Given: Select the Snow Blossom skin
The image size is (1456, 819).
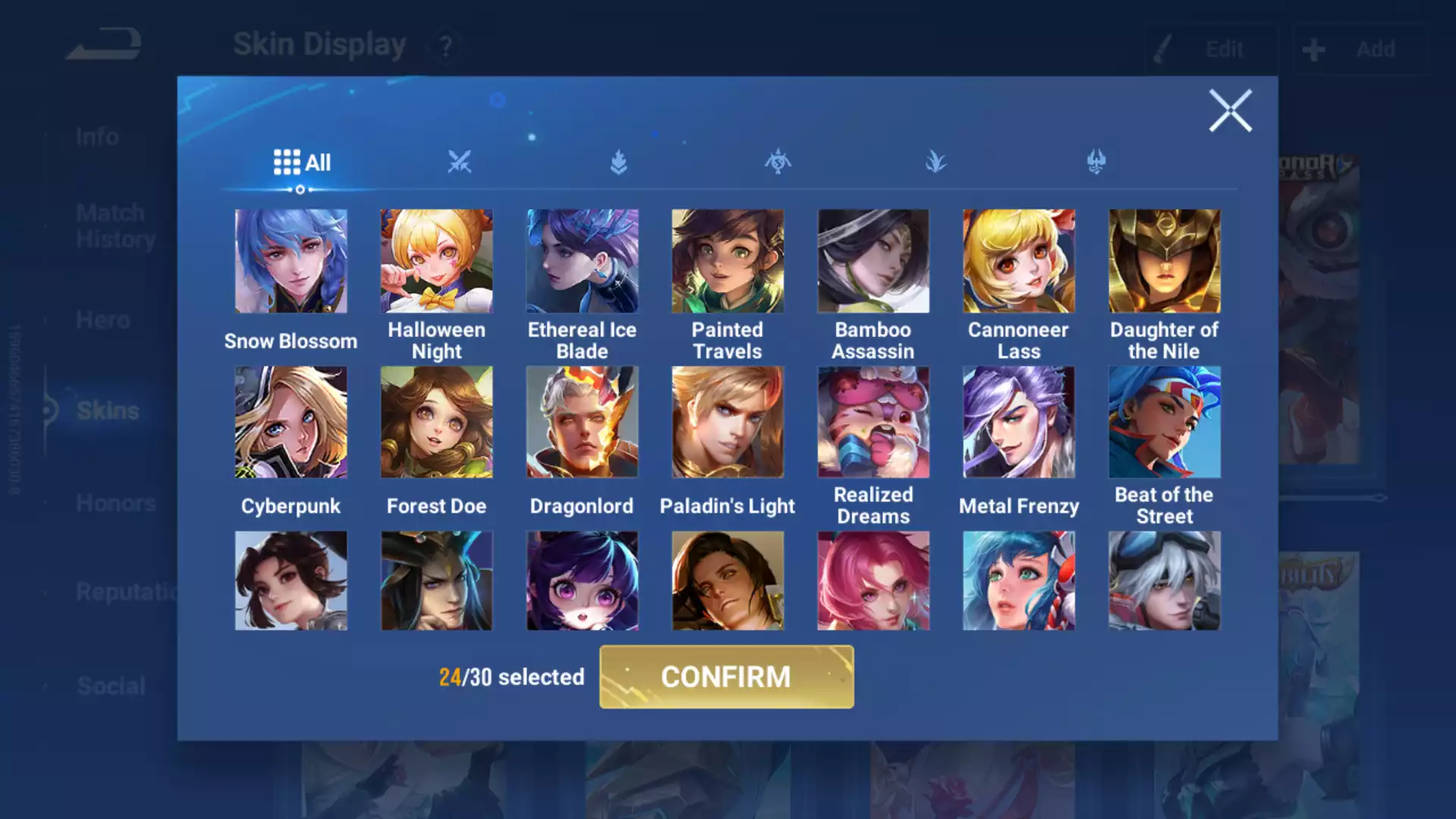Looking at the screenshot, I should point(291,262).
